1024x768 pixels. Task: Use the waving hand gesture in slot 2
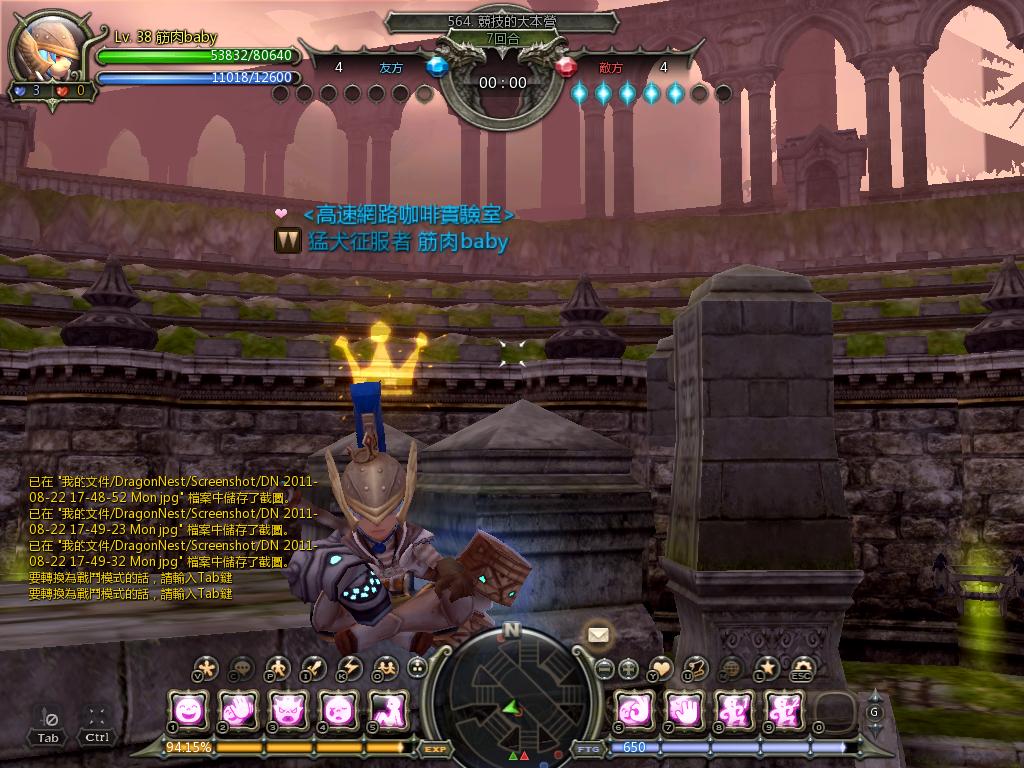238,710
